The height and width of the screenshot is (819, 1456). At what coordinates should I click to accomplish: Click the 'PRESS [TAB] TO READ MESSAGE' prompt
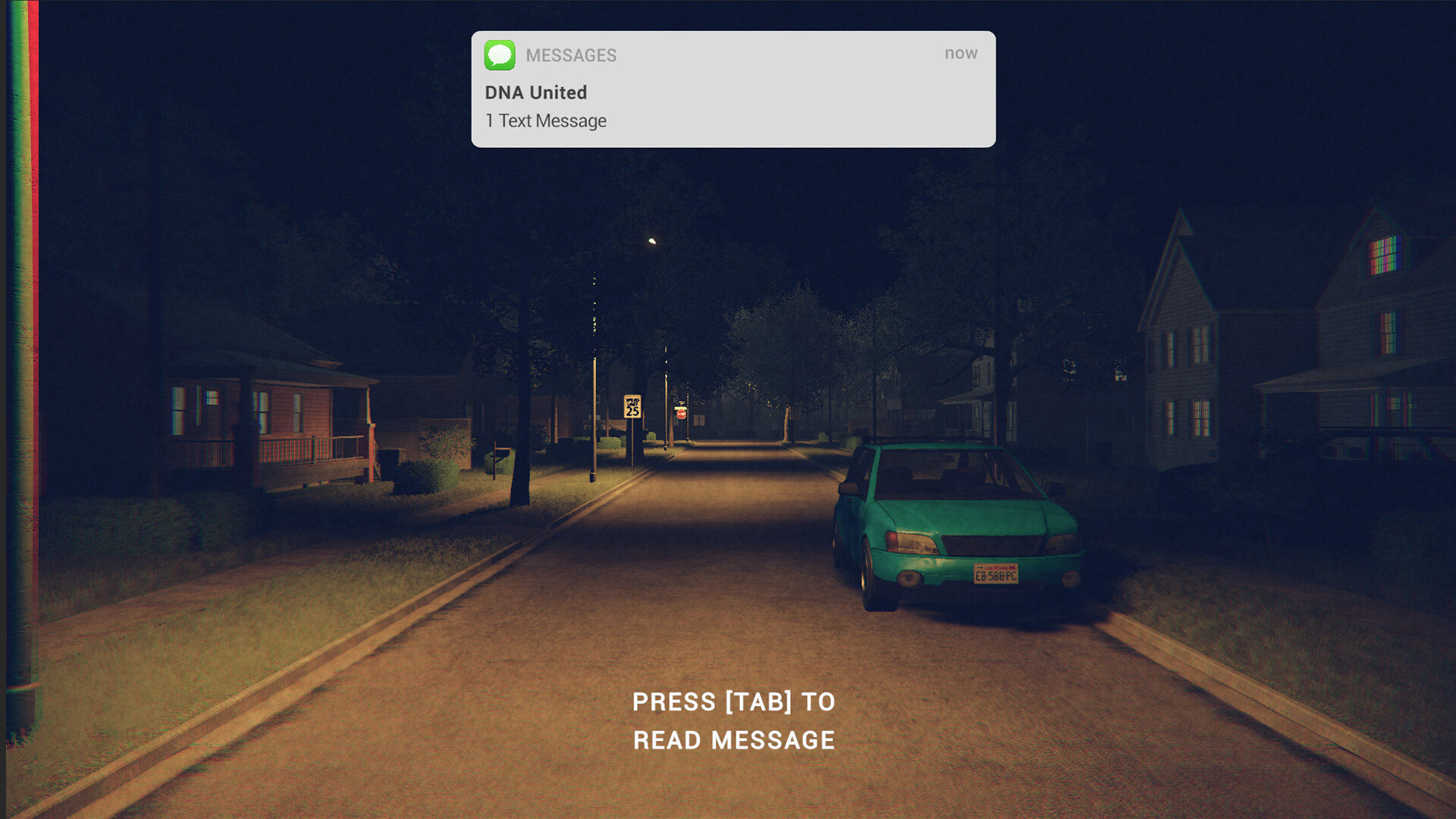coord(733,720)
